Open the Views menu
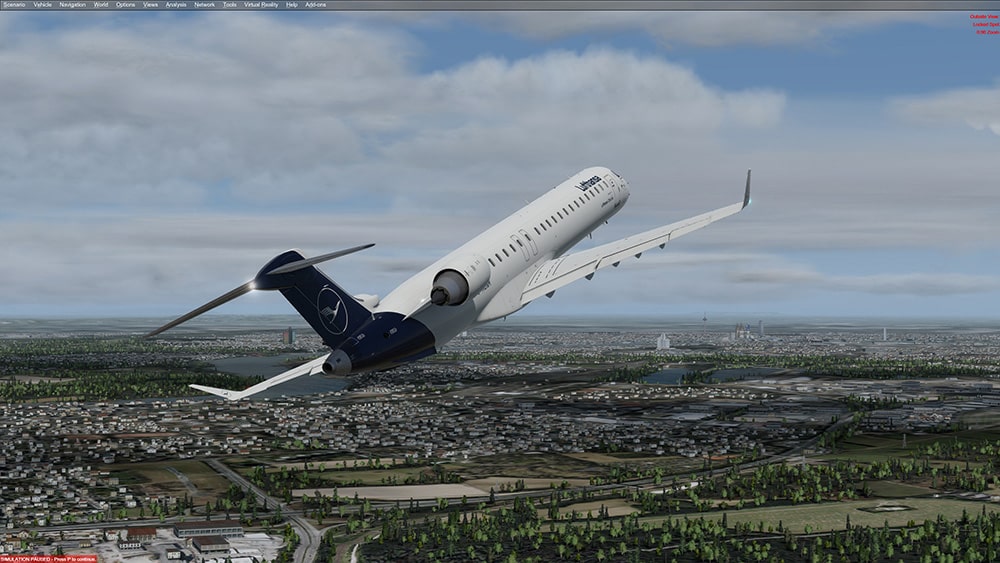 (150, 4)
